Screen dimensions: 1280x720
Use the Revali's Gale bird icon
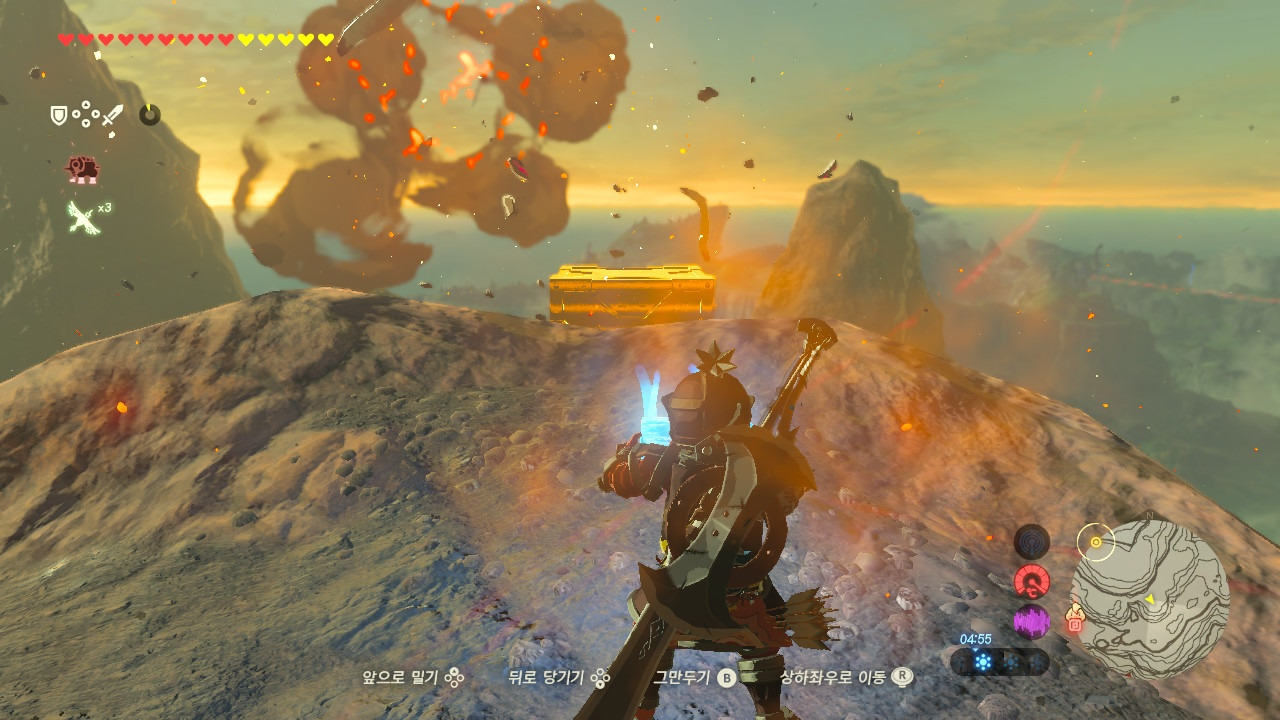[82, 216]
